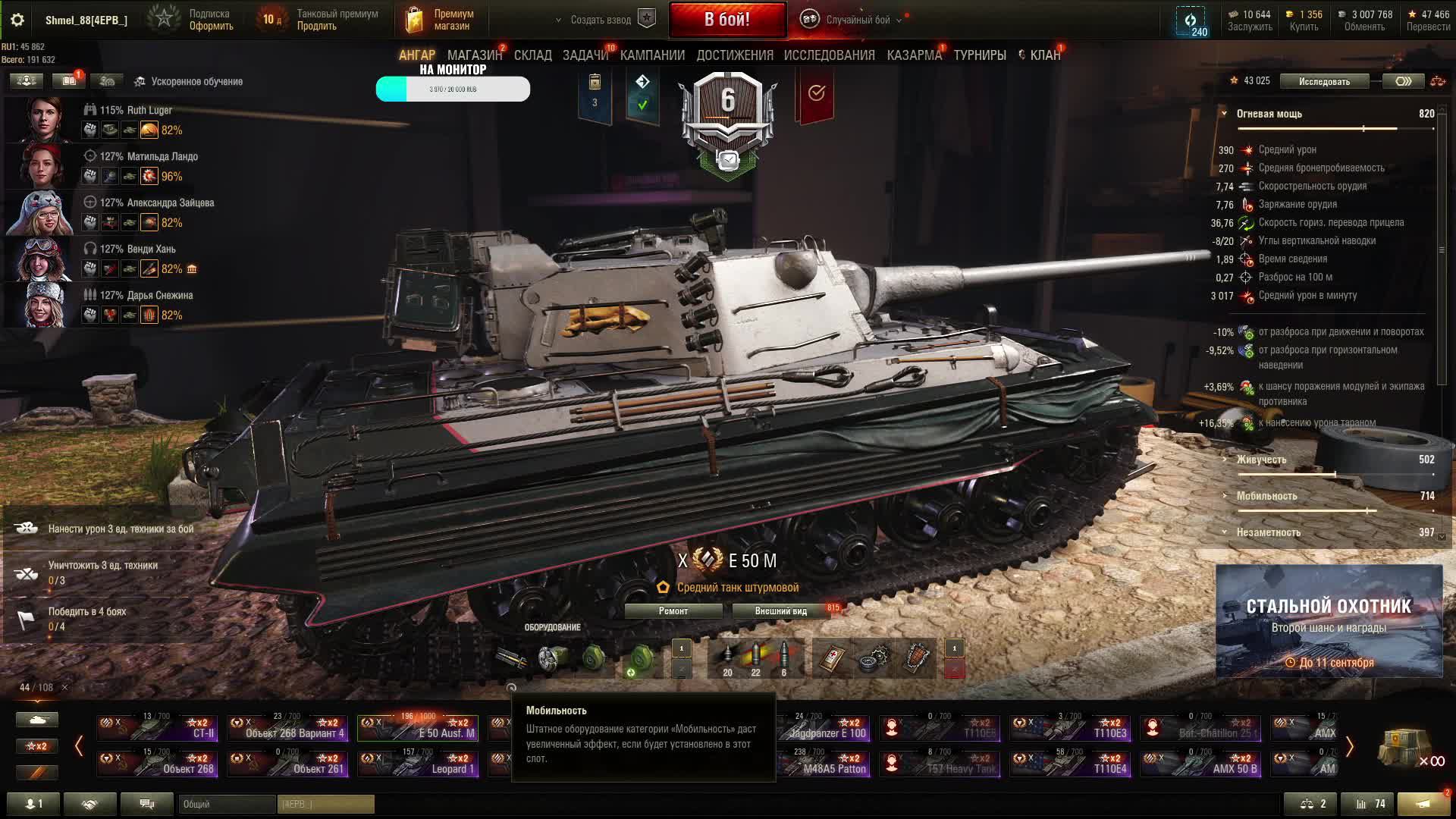Pick the T110E4 tank tile
Image resolution: width=1456 pixels, height=819 pixels.
click(x=1070, y=764)
